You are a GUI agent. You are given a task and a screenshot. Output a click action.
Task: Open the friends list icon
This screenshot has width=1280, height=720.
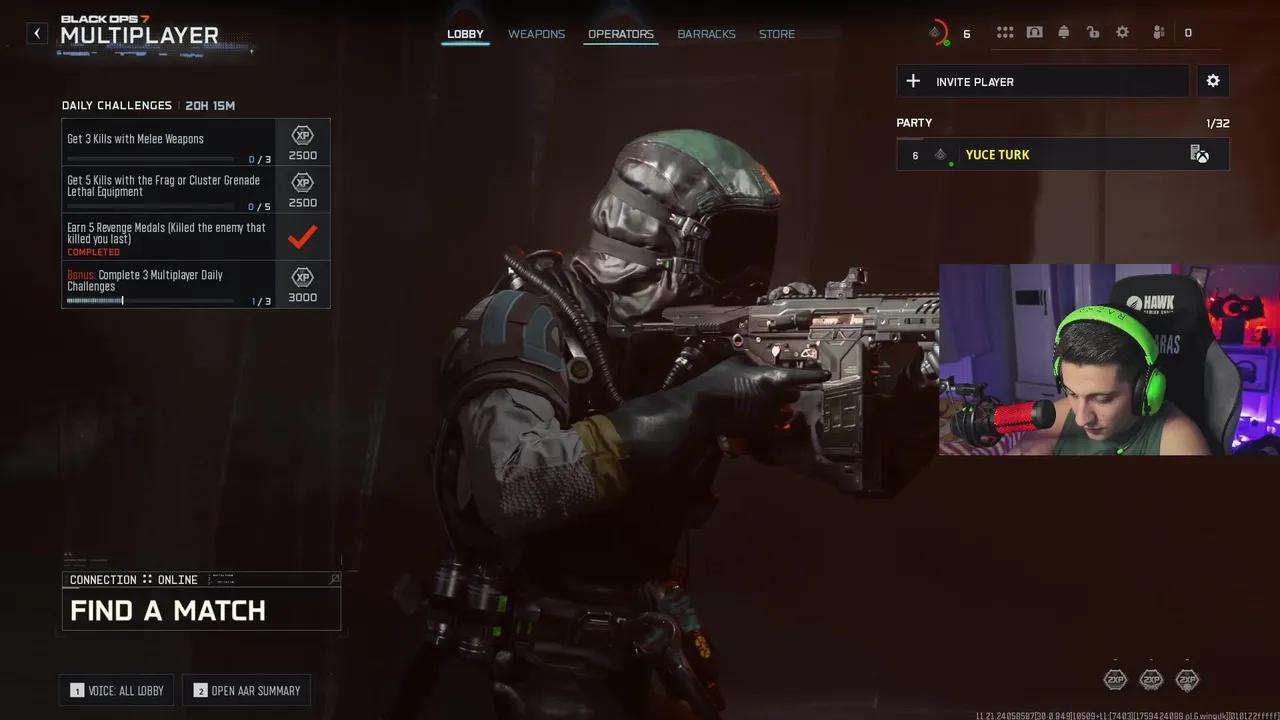click(1159, 33)
